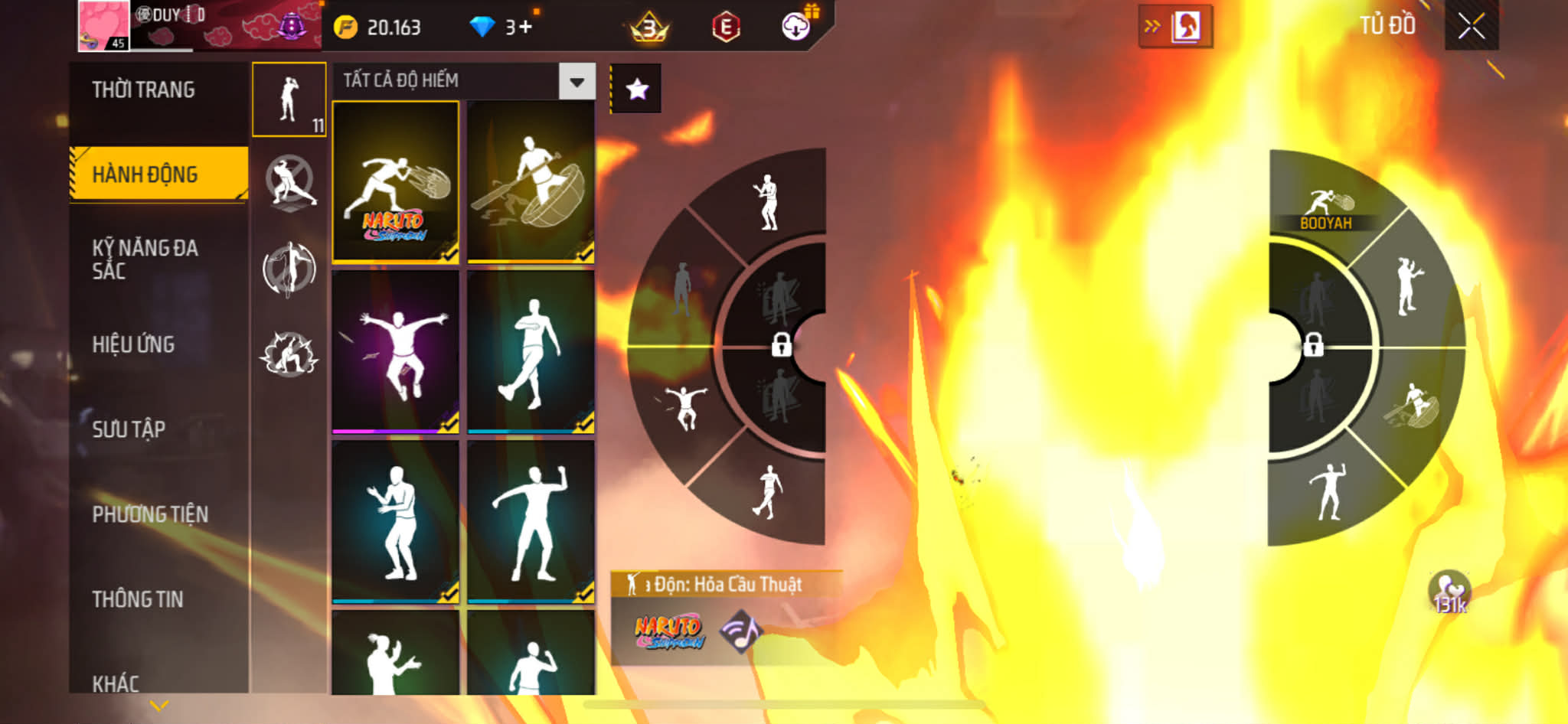
Task: Open the player profile avatar
Action: pyautogui.click(x=104, y=25)
